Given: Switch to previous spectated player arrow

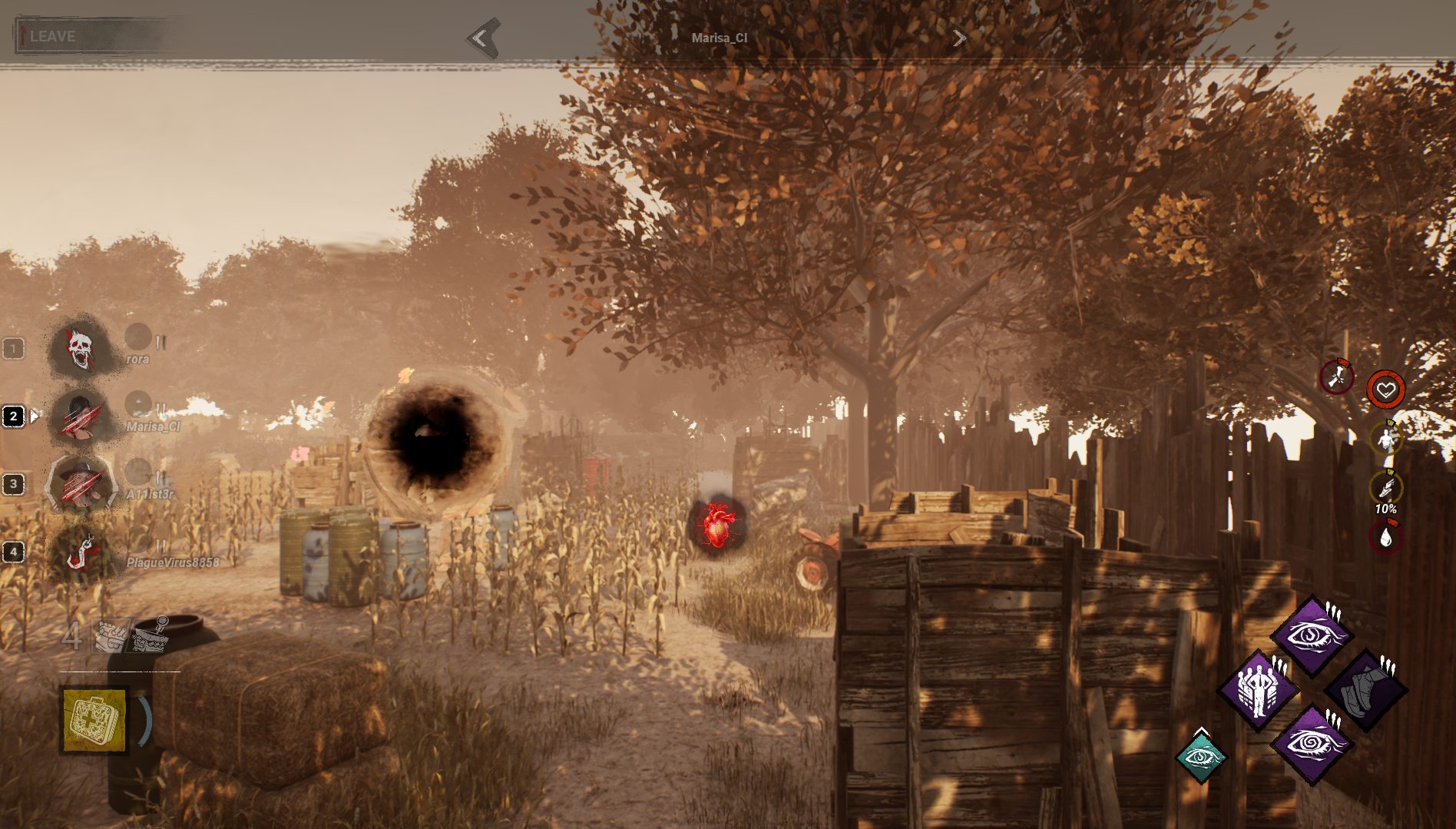Looking at the screenshot, I should (482, 38).
